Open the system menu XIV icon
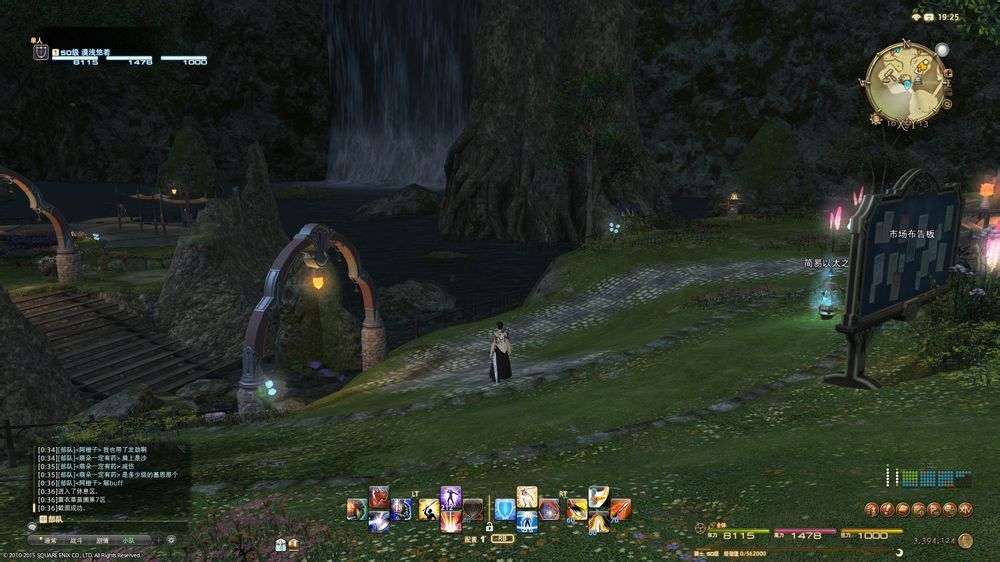Image resolution: width=1000 pixels, height=562 pixels. (x=965, y=509)
